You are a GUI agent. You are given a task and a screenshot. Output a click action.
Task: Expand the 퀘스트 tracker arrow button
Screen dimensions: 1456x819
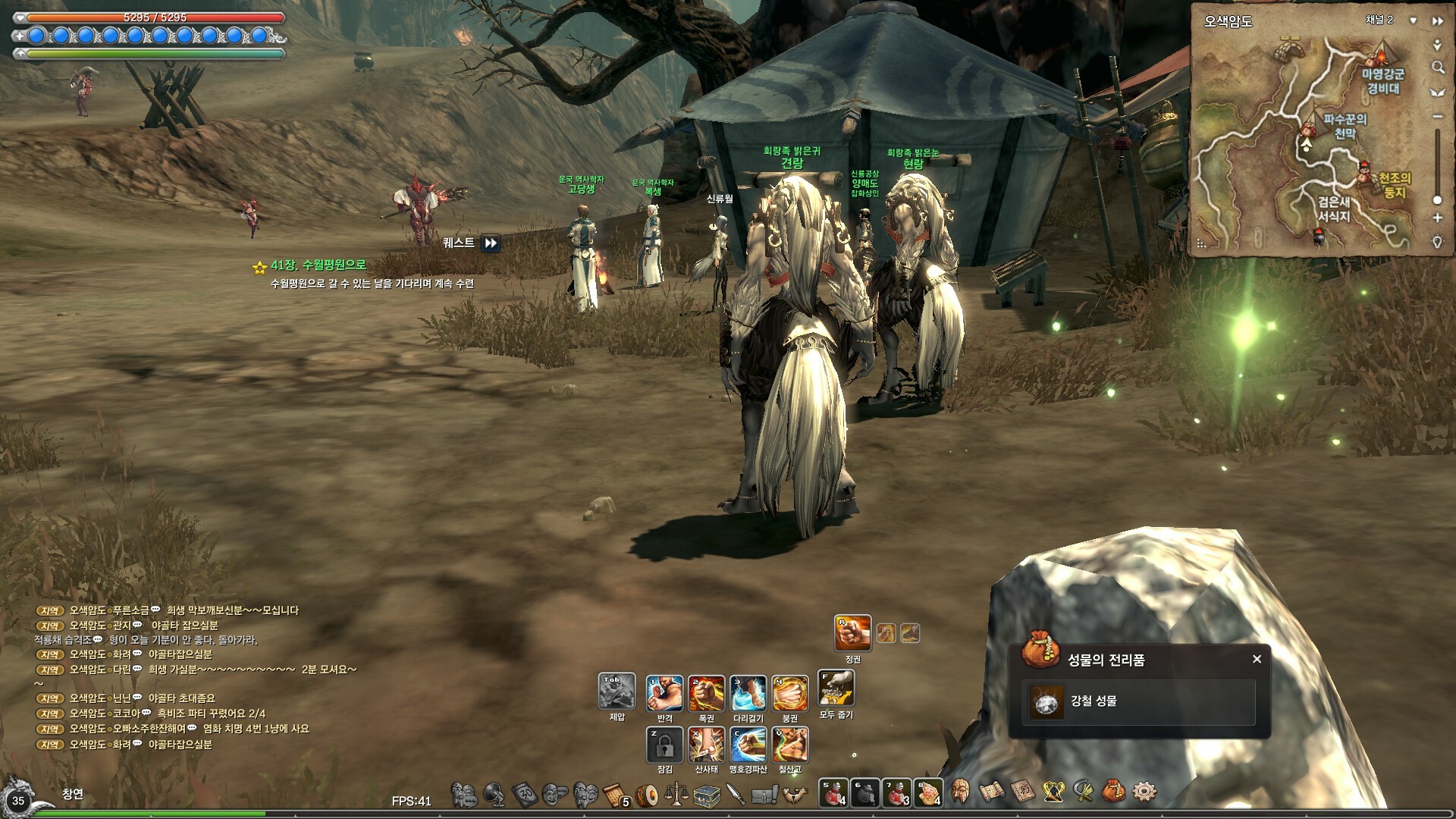tap(491, 243)
